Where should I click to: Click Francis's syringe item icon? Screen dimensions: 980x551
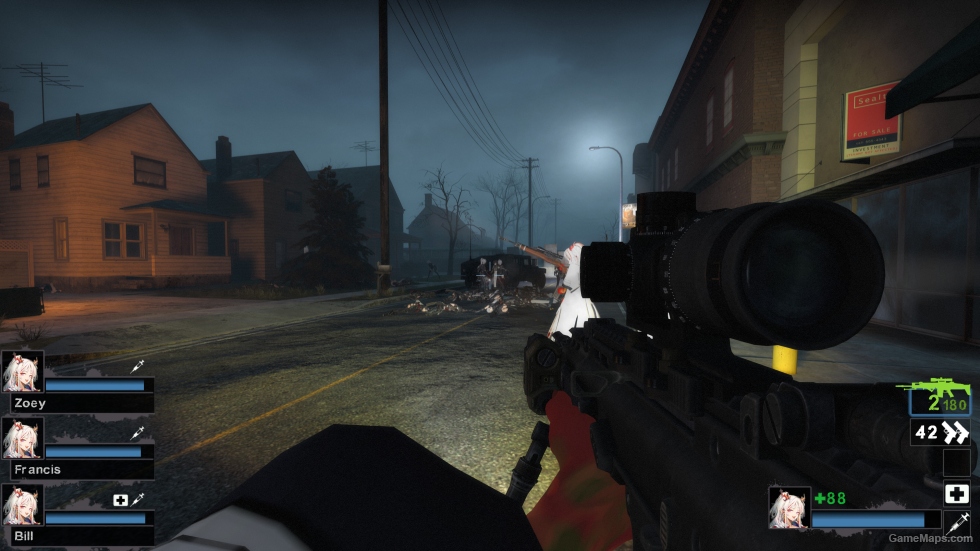click(x=137, y=433)
